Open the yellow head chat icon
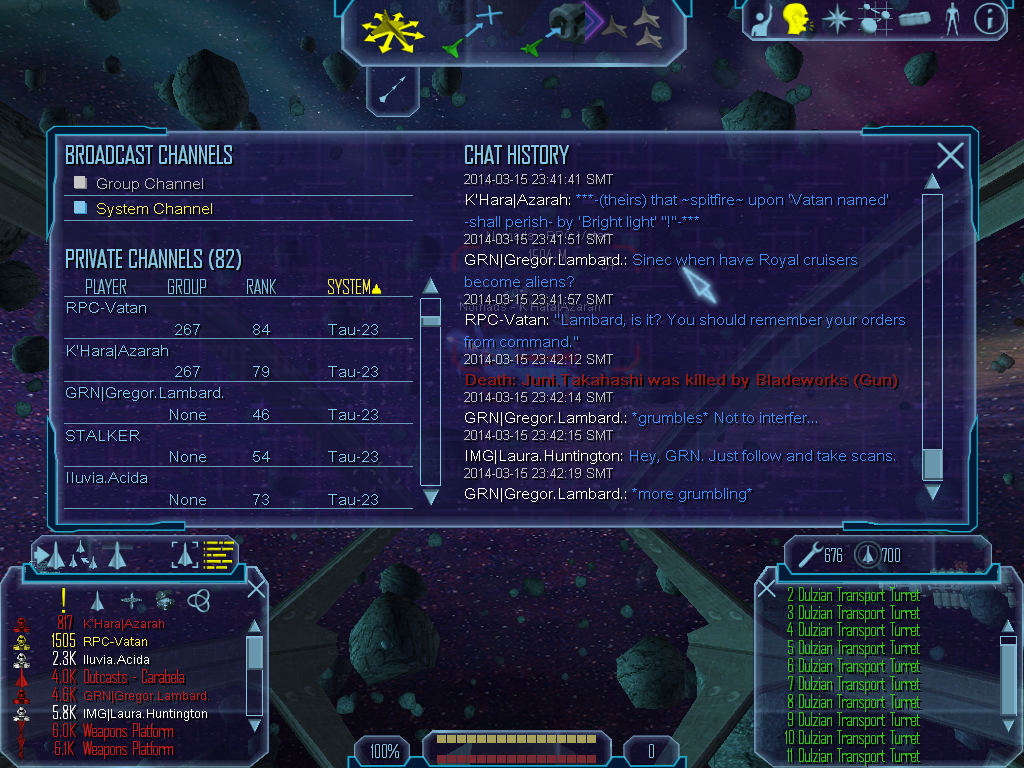This screenshot has width=1024, height=768. (x=796, y=19)
